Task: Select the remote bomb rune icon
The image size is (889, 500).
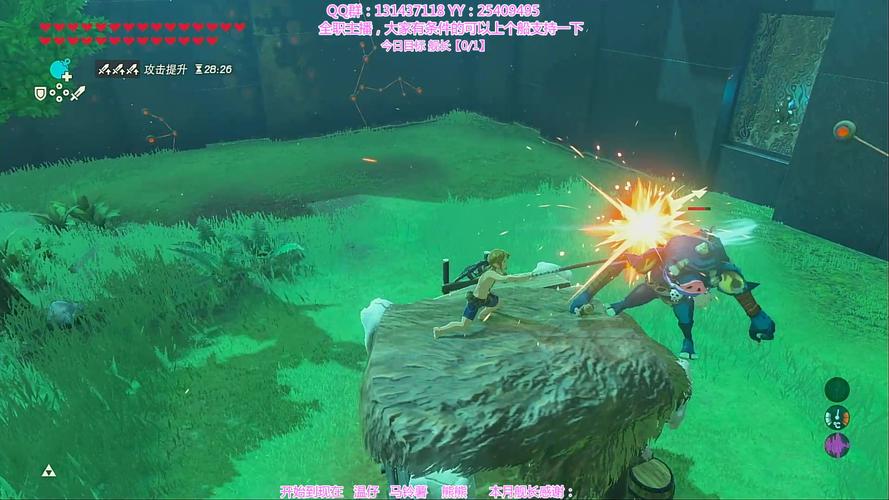Action: [x=59, y=70]
